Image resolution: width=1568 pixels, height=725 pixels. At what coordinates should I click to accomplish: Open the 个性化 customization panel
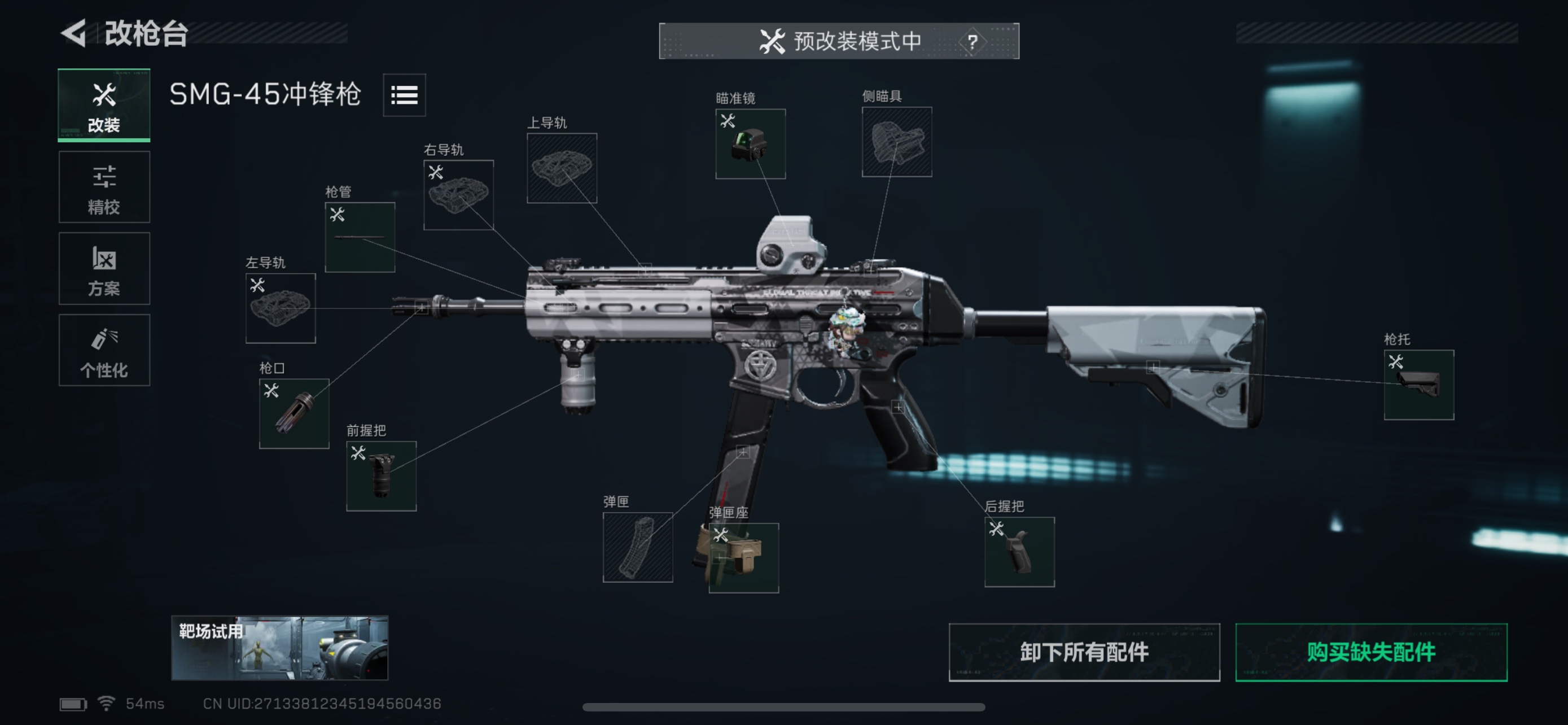coord(103,351)
